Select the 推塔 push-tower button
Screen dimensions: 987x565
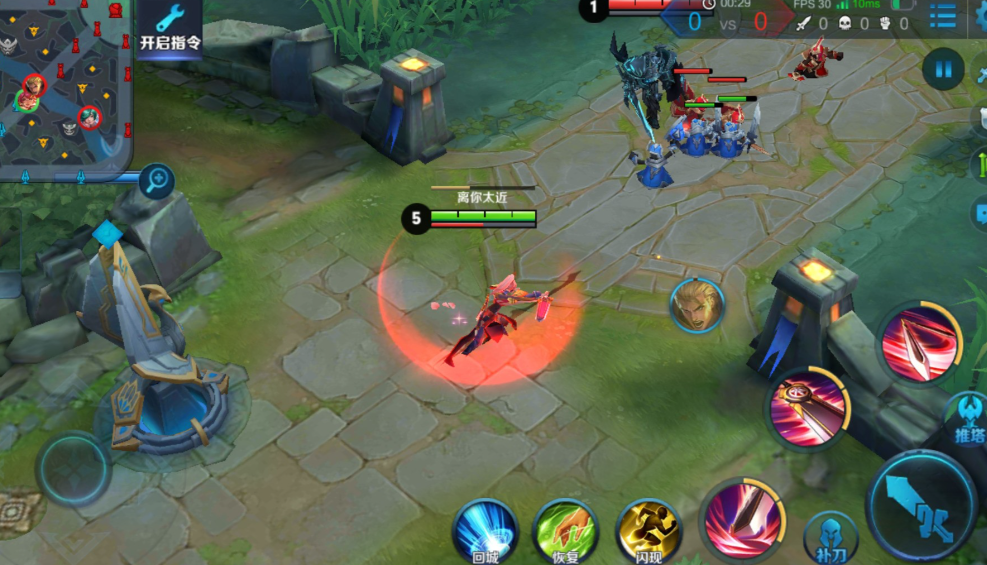966,420
